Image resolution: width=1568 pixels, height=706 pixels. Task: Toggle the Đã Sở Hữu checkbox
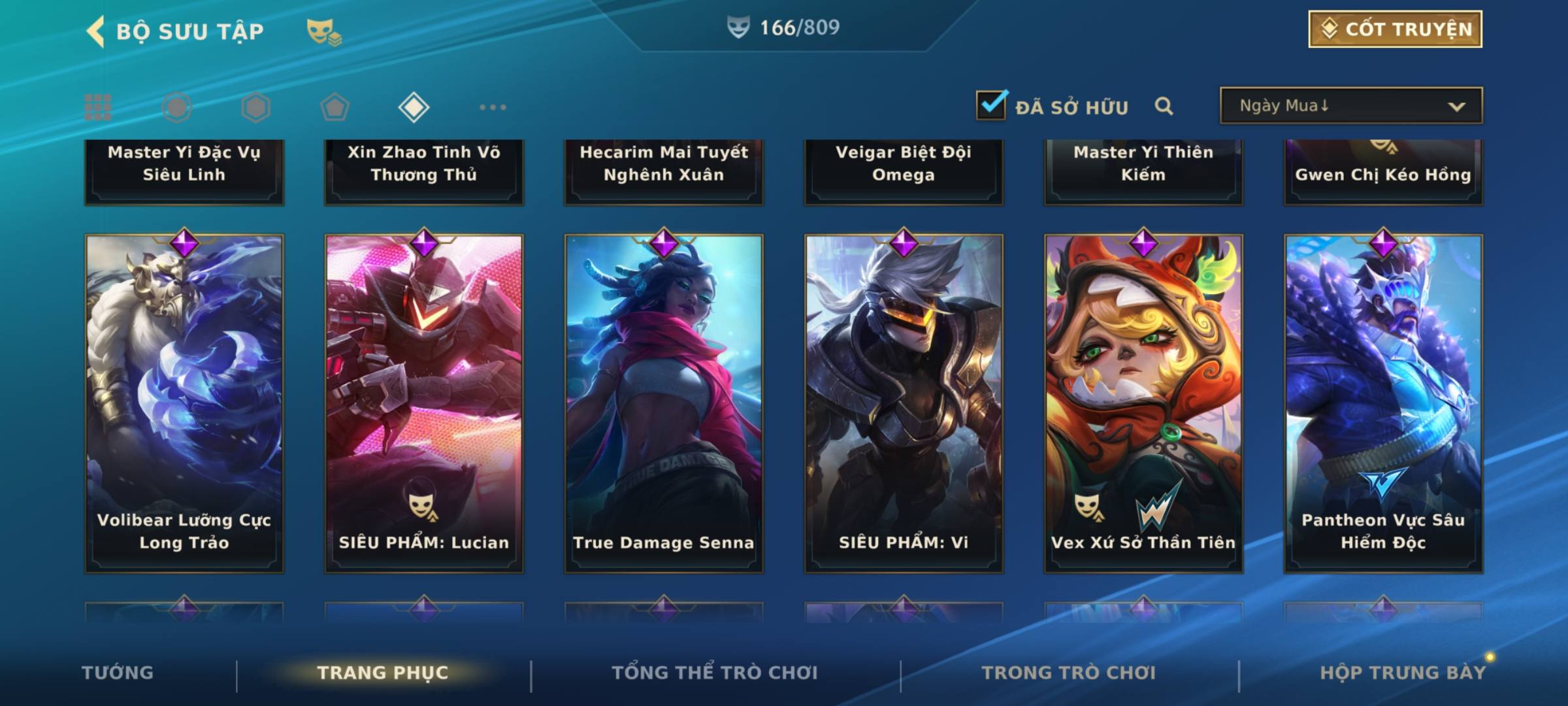pyautogui.click(x=991, y=106)
